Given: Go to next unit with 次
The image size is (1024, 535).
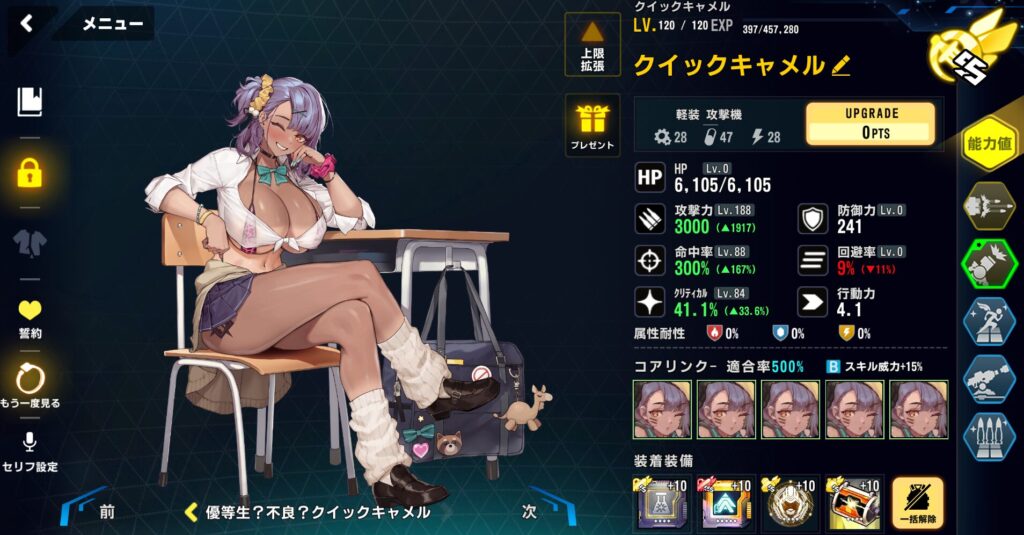Looking at the screenshot, I should (530, 510).
